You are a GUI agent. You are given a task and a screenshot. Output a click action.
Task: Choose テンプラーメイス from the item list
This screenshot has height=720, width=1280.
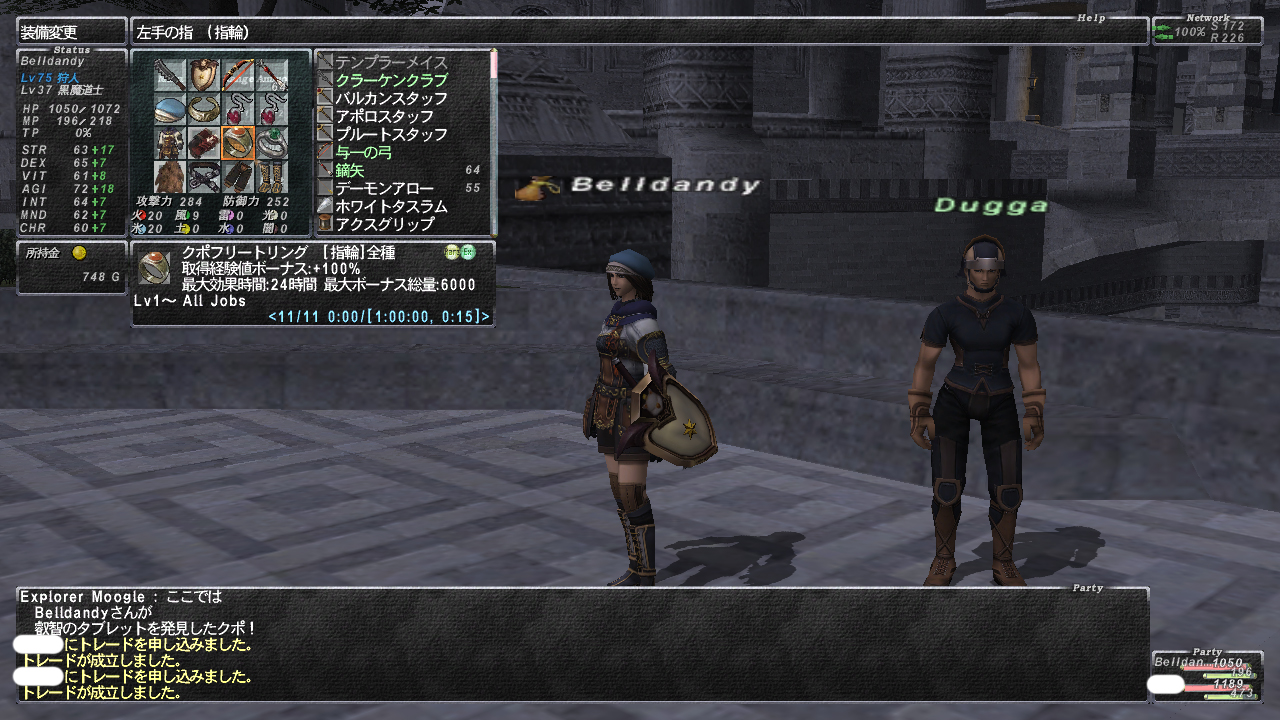click(x=391, y=62)
